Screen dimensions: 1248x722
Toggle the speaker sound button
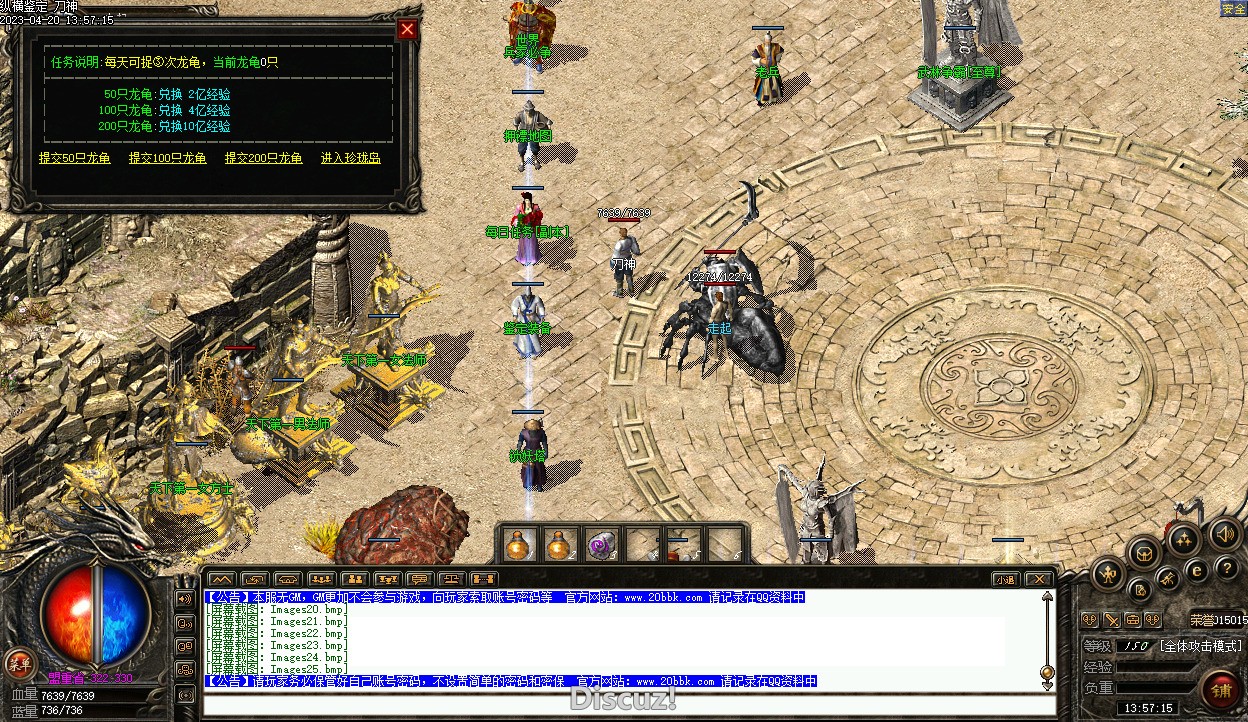point(1224,536)
